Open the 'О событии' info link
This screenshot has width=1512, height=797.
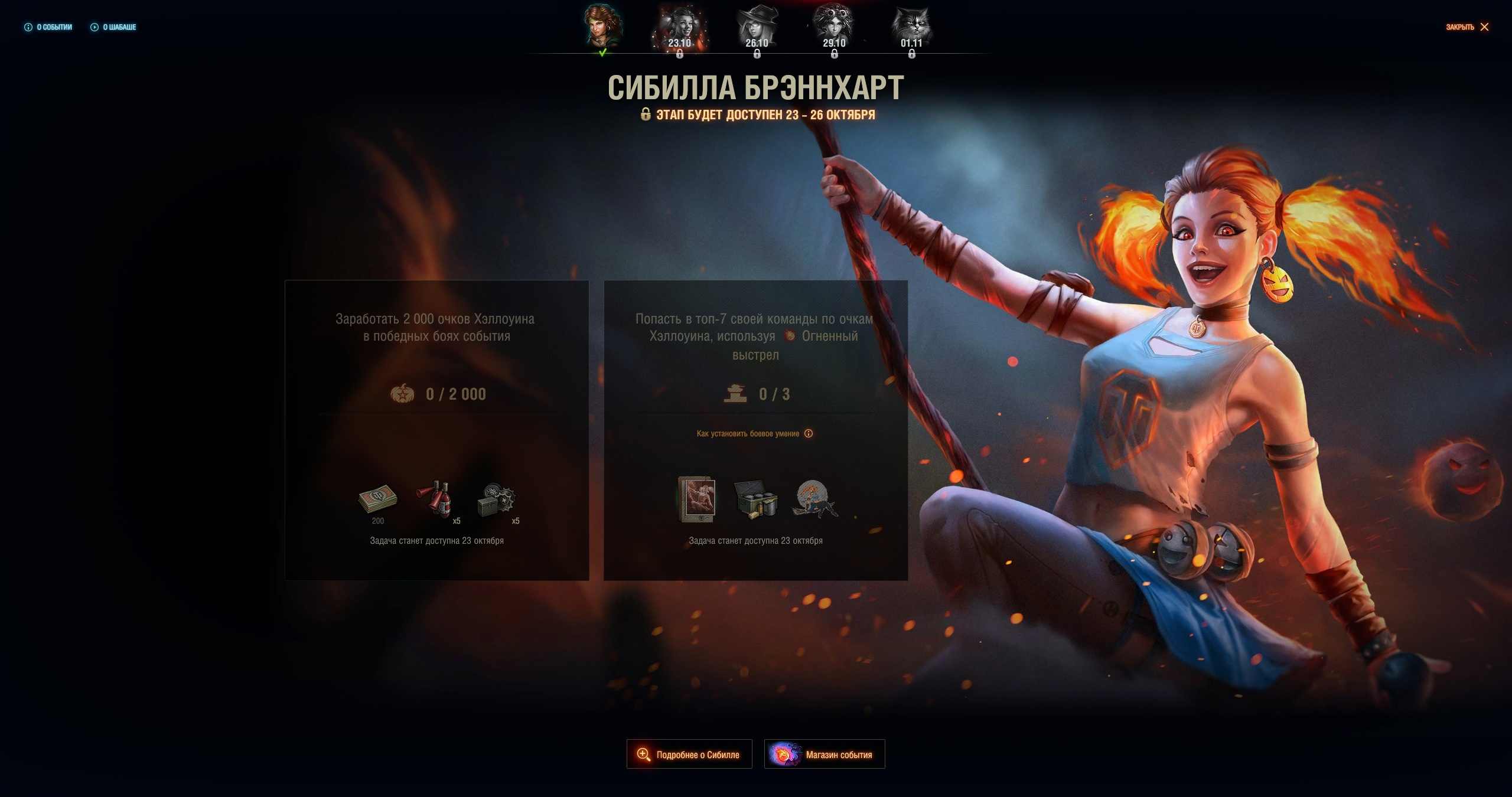point(48,27)
